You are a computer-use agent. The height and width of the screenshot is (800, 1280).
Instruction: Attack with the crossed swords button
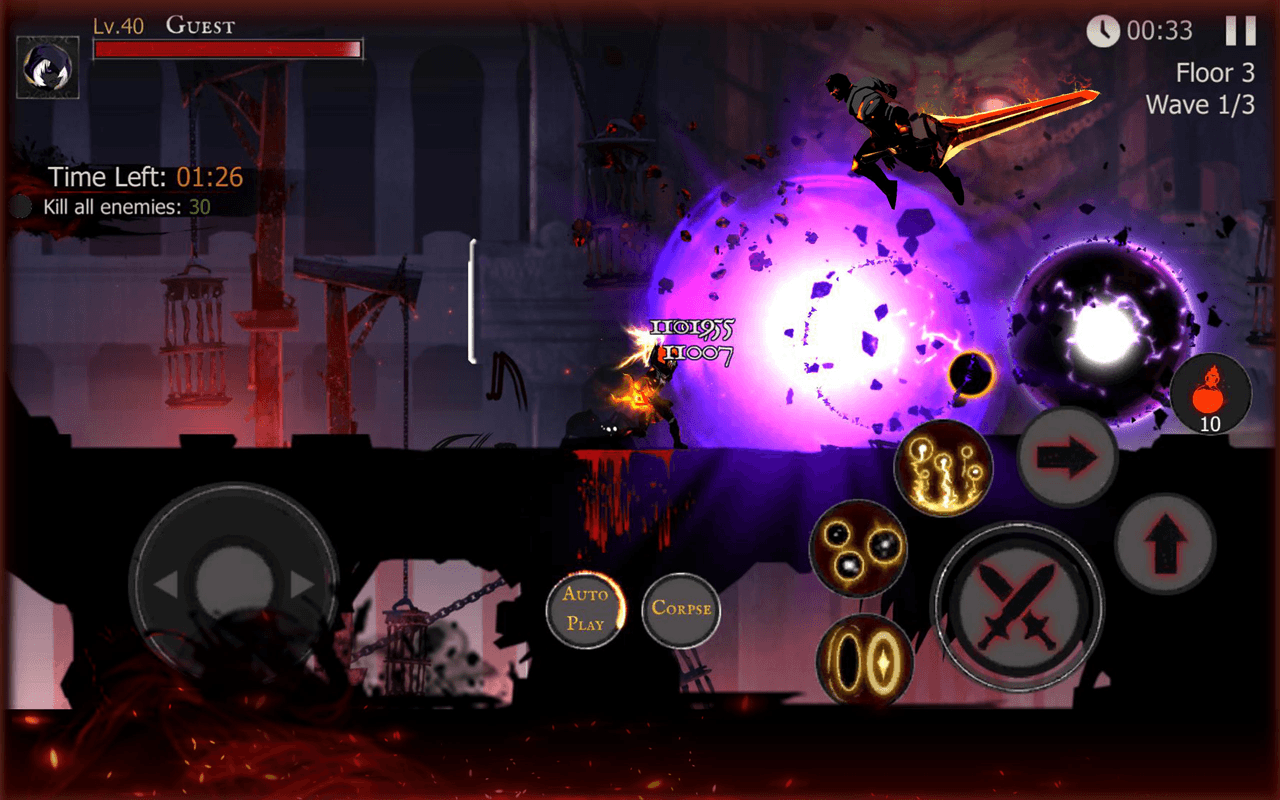1018,606
